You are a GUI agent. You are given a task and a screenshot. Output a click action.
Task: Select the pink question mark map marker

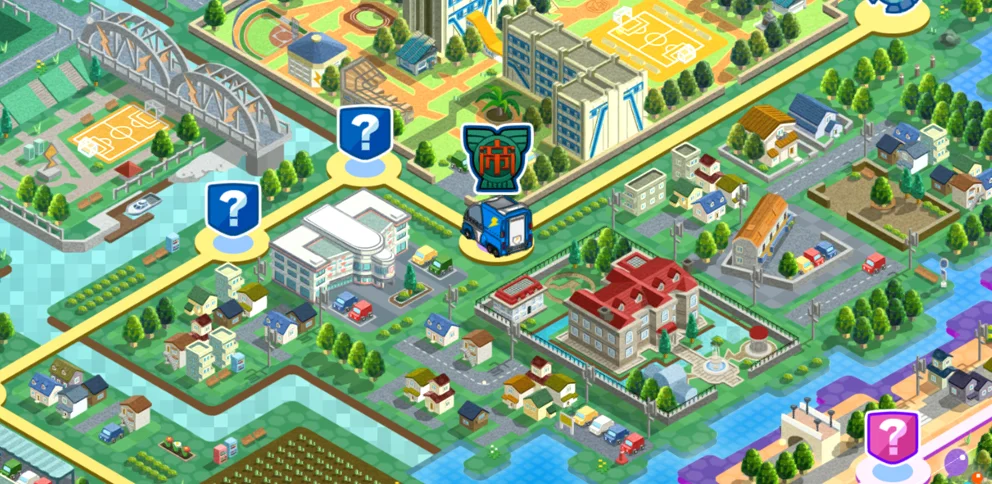[x=891, y=438]
